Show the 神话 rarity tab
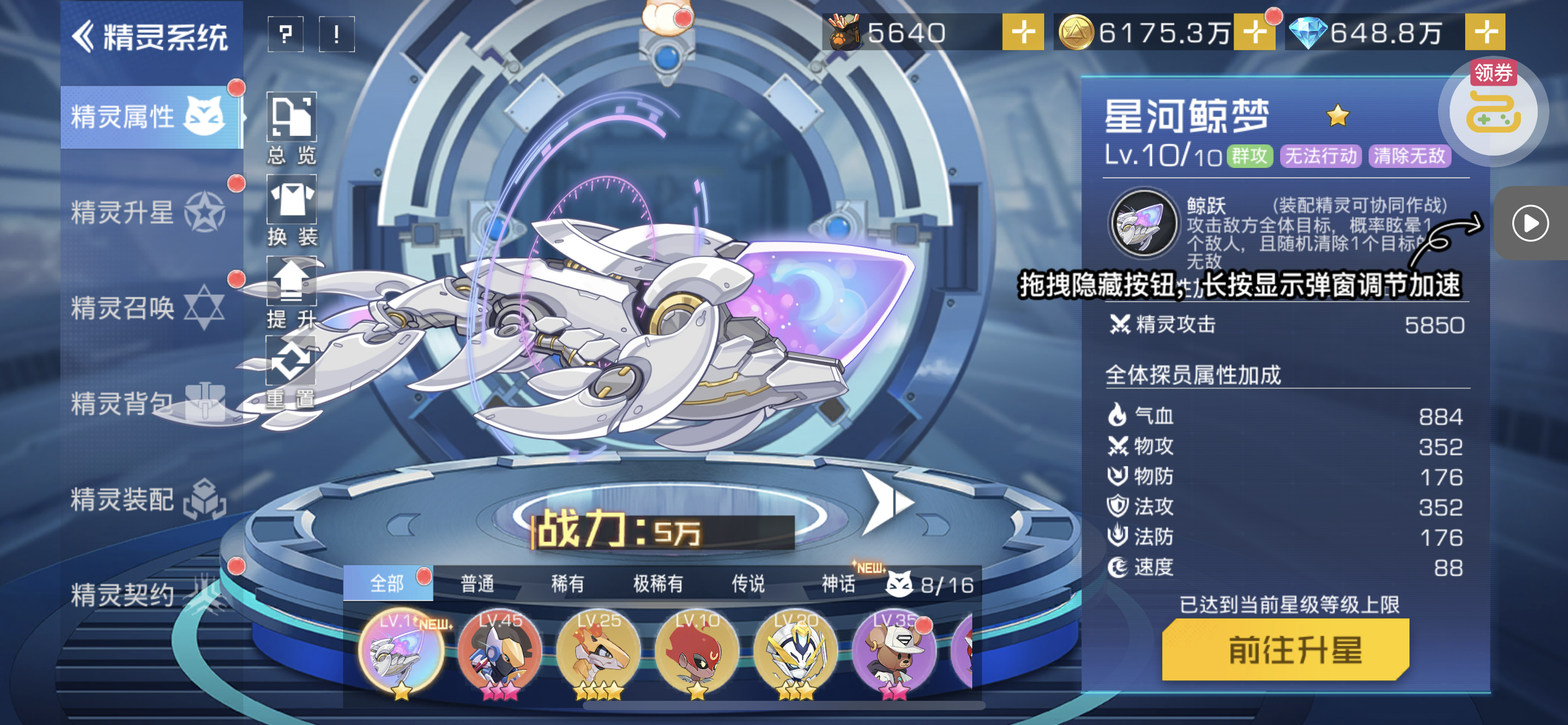 coord(838,584)
